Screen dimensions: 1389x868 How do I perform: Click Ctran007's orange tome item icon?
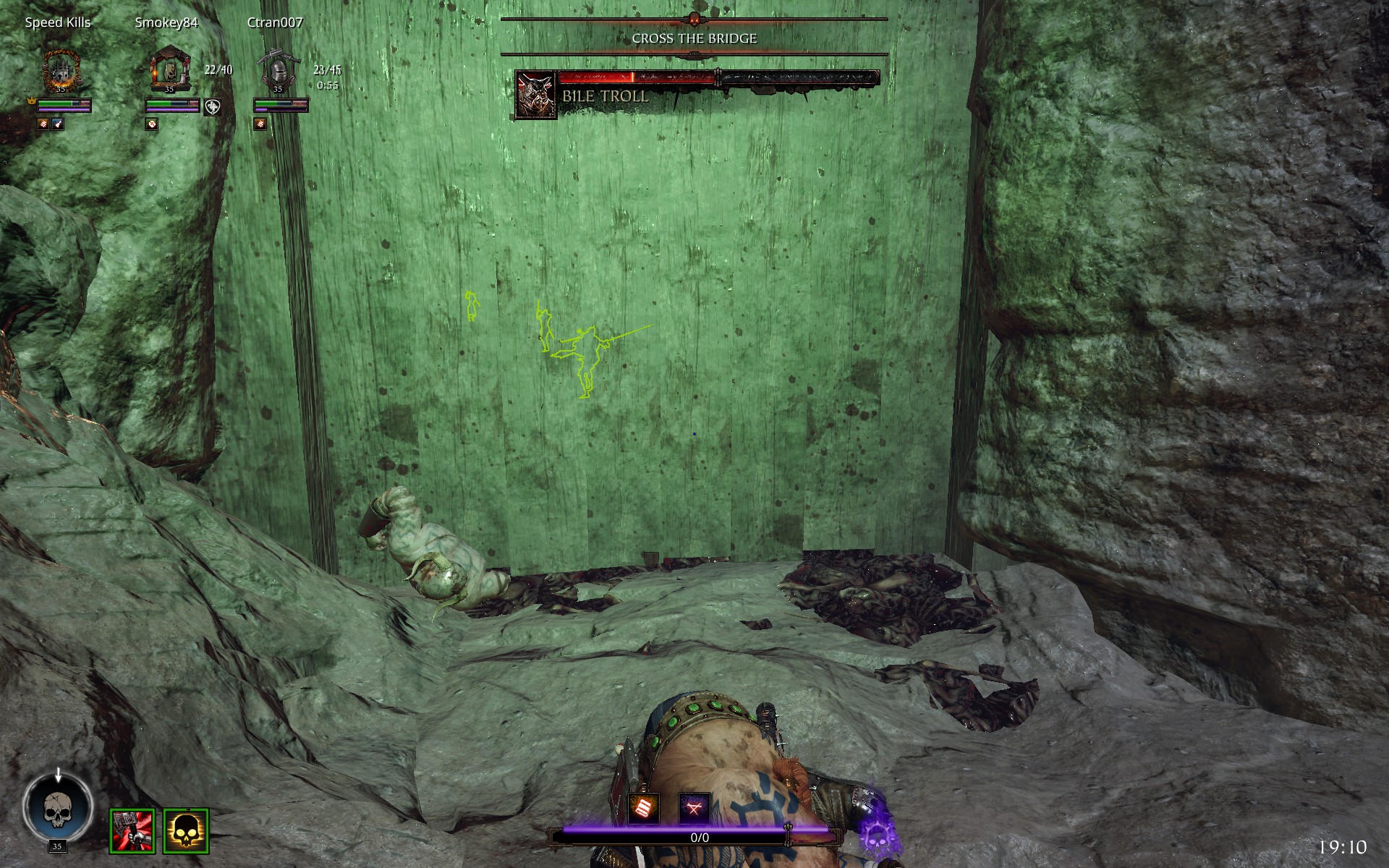pos(260,124)
